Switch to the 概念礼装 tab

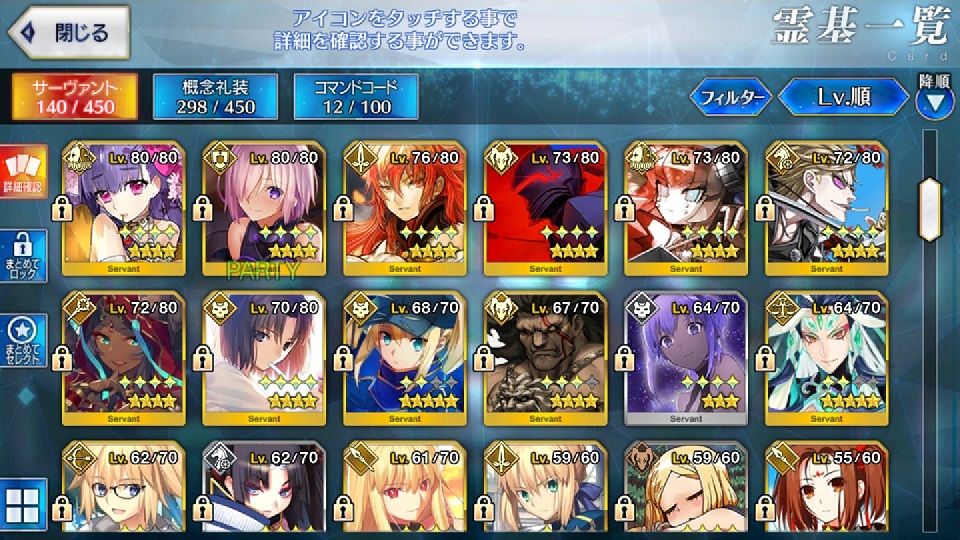pos(217,96)
